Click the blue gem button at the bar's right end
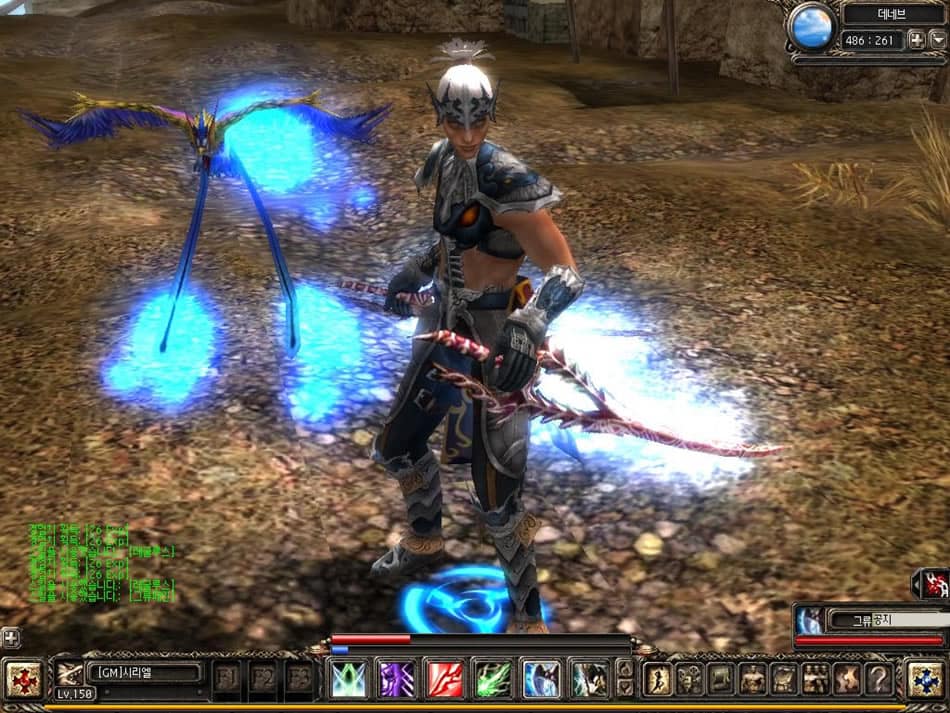Screen dimensions: 950x713 point(926,678)
